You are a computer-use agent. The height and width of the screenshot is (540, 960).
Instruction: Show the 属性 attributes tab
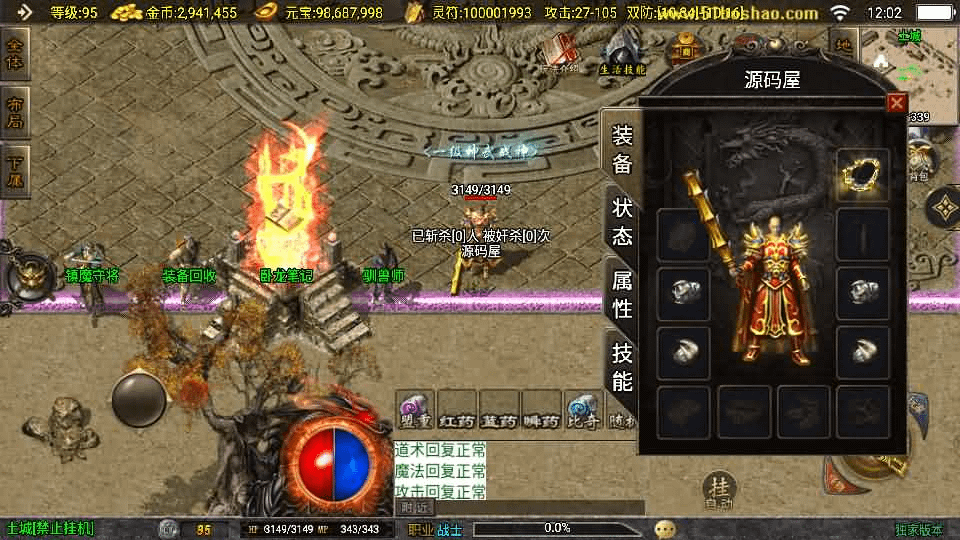coord(621,294)
